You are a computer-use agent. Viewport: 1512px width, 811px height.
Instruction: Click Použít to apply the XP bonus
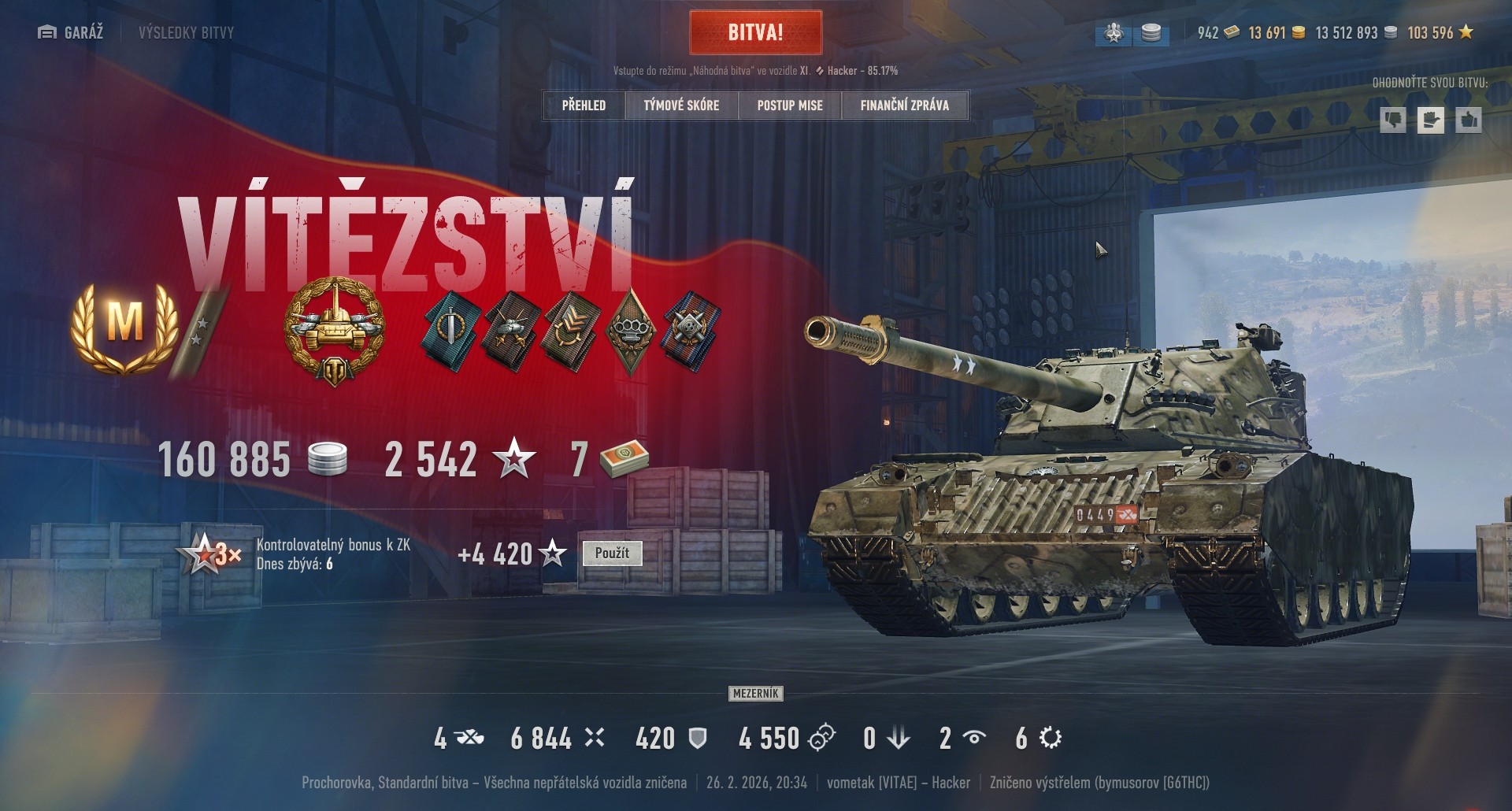point(612,554)
